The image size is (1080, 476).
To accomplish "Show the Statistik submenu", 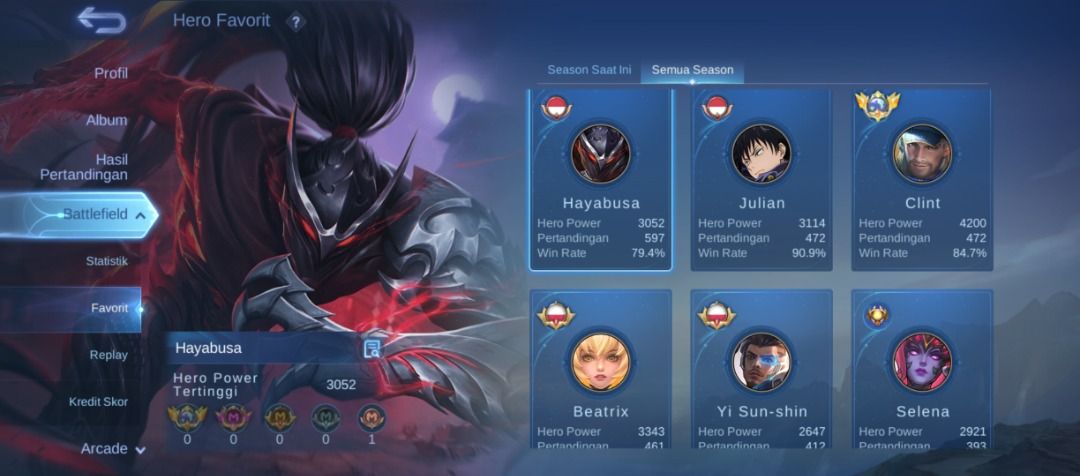I will click(x=106, y=261).
